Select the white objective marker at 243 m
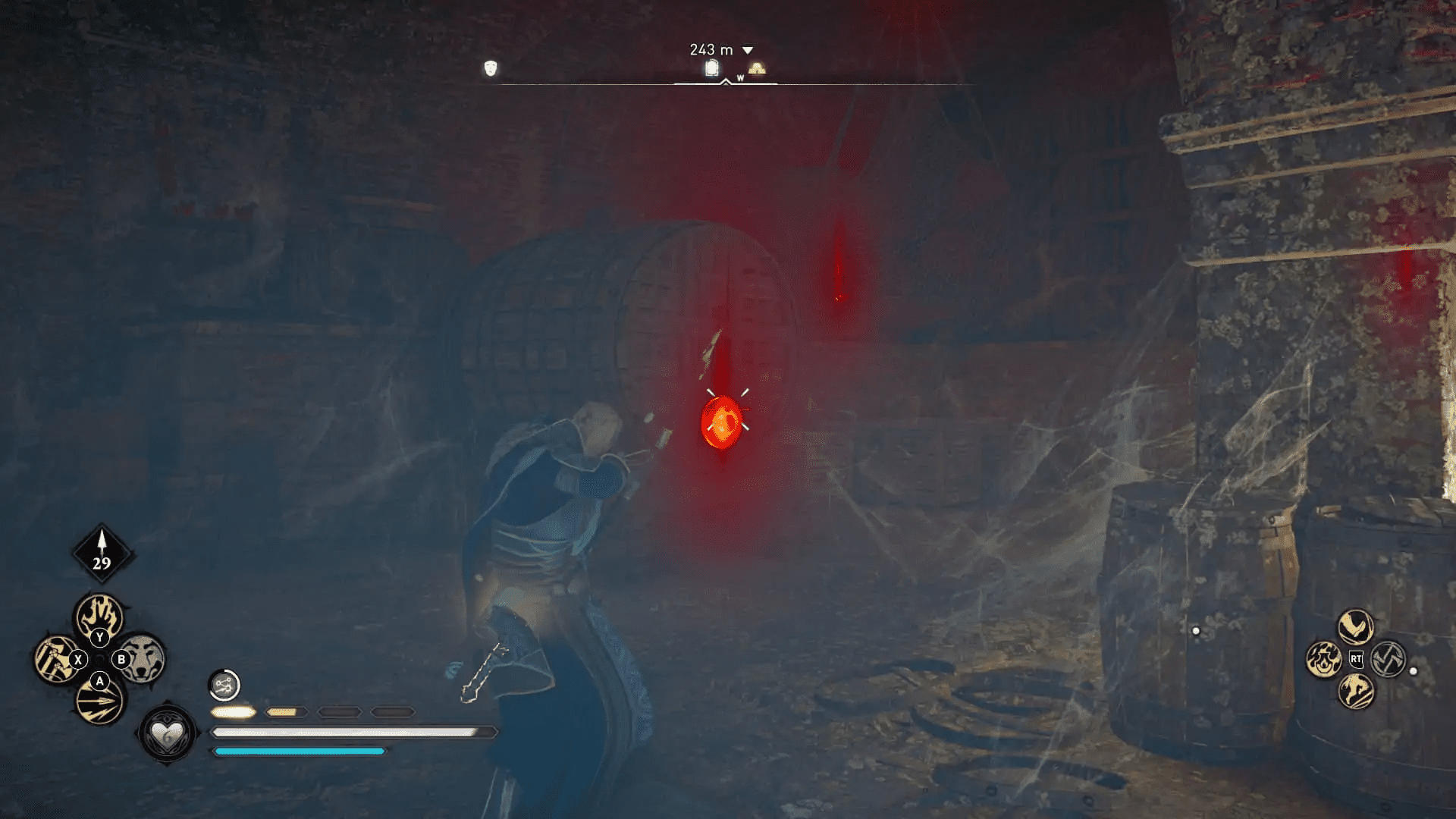The width and height of the screenshot is (1456, 819). (711, 67)
